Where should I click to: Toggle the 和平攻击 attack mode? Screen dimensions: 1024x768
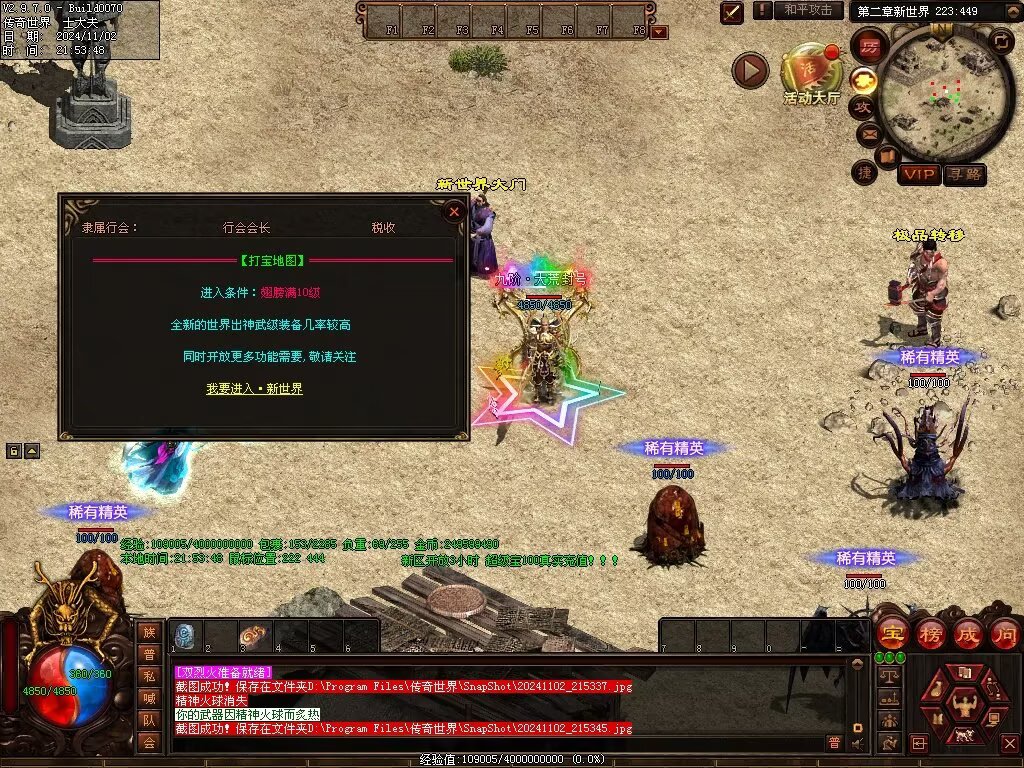click(808, 10)
